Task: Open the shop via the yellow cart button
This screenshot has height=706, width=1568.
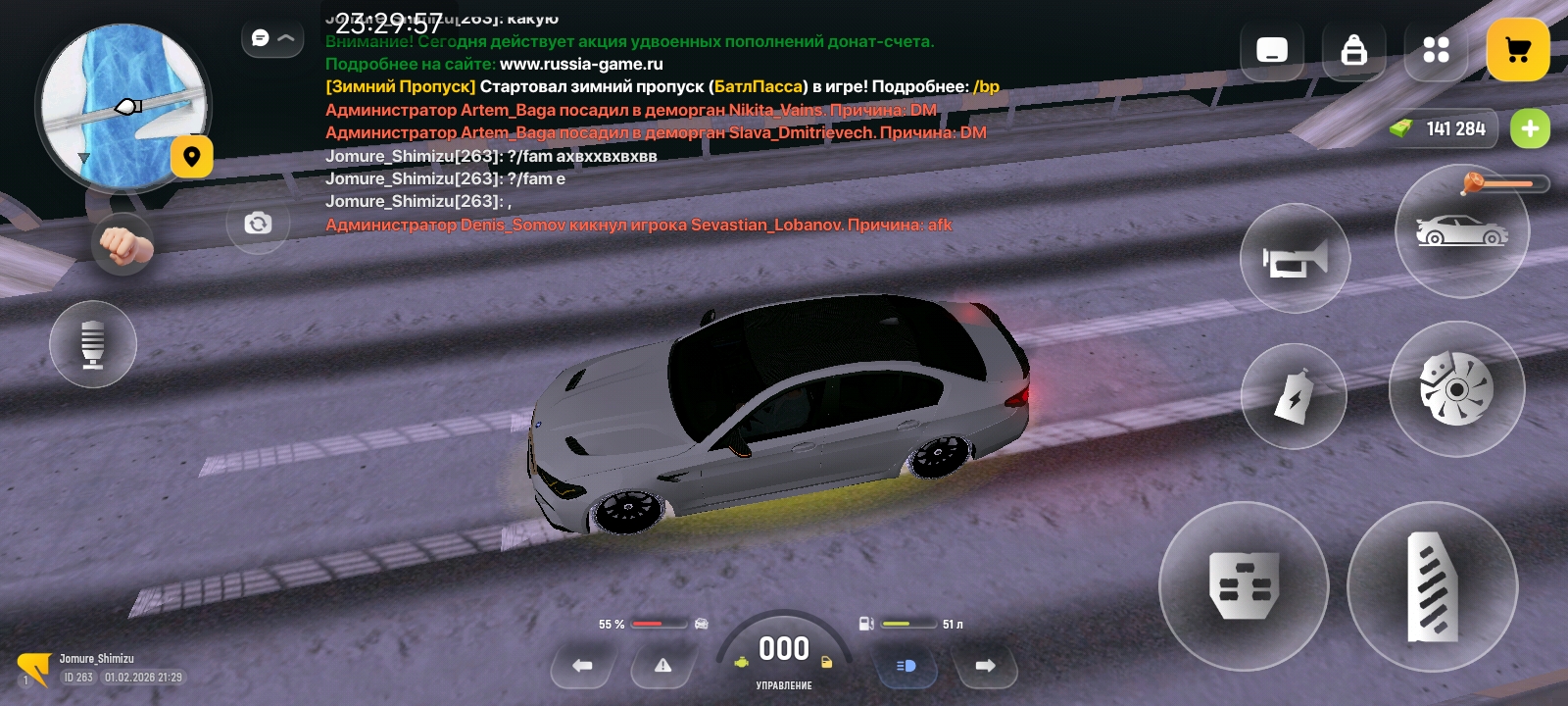Action: [x=1517, y=50]
